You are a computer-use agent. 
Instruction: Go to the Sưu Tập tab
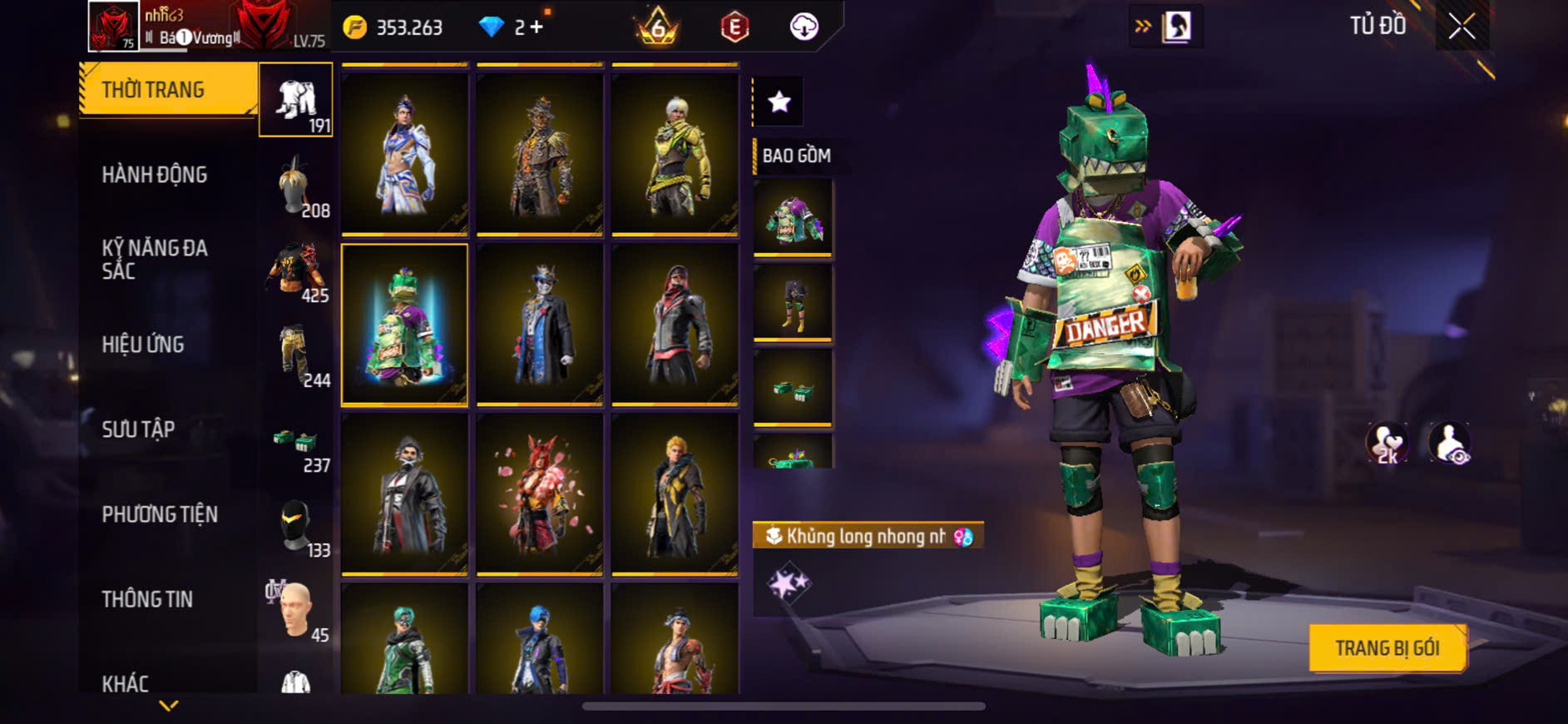(x=138, y=429)
